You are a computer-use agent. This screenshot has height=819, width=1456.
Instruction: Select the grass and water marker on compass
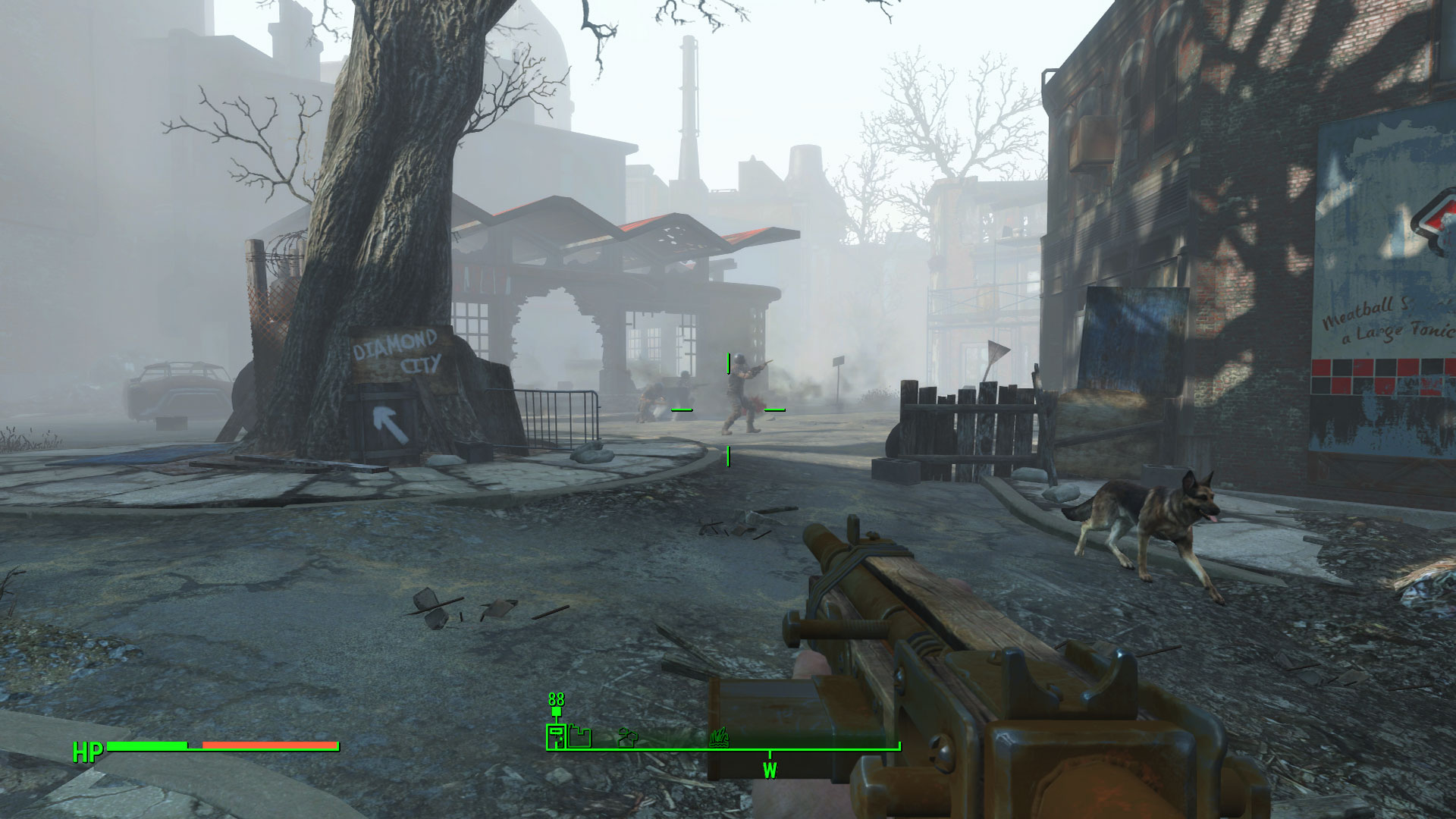pyautogui.click(x=719, y=736)
